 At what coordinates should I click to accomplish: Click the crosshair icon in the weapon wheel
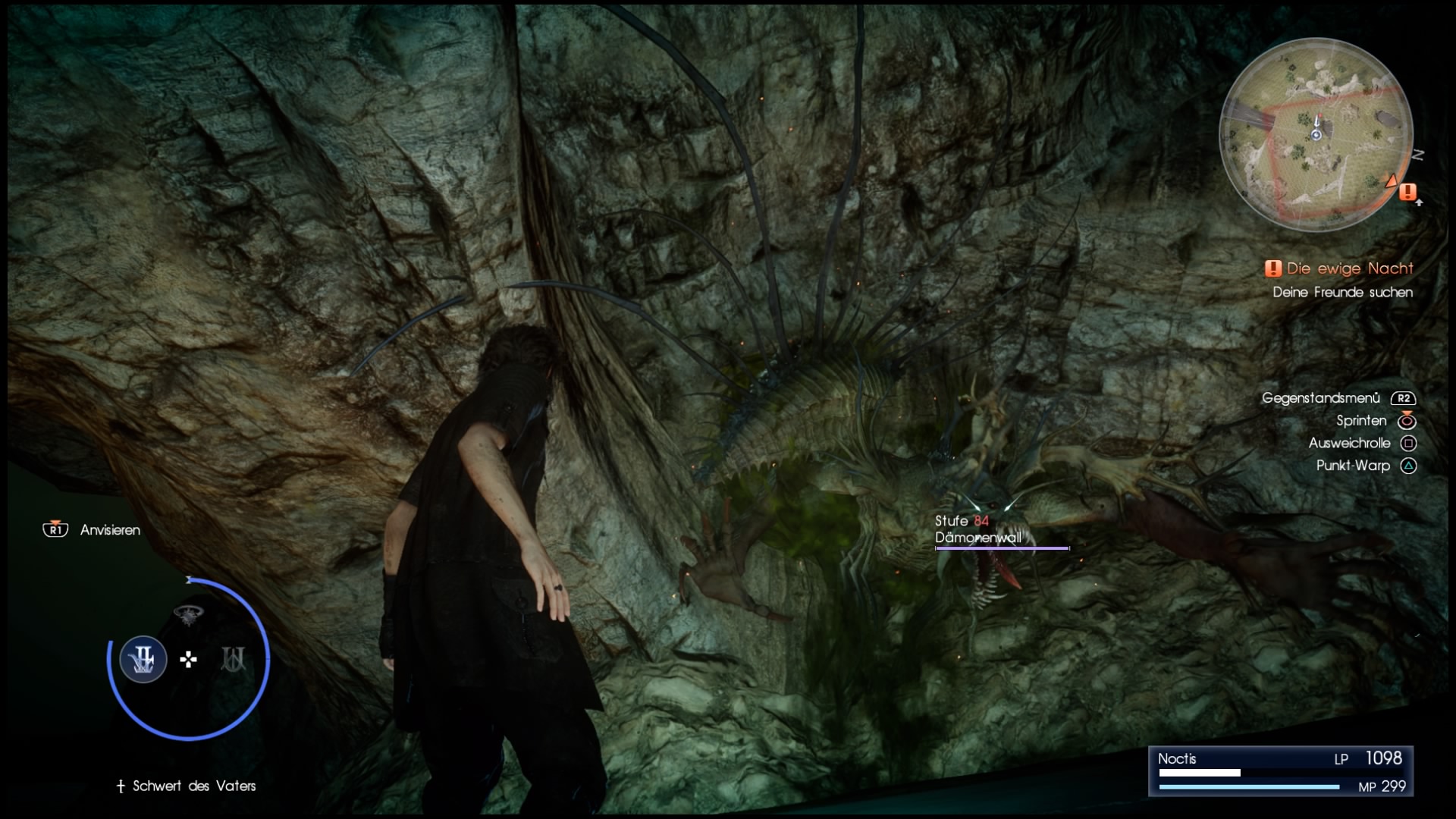point(187,661)
